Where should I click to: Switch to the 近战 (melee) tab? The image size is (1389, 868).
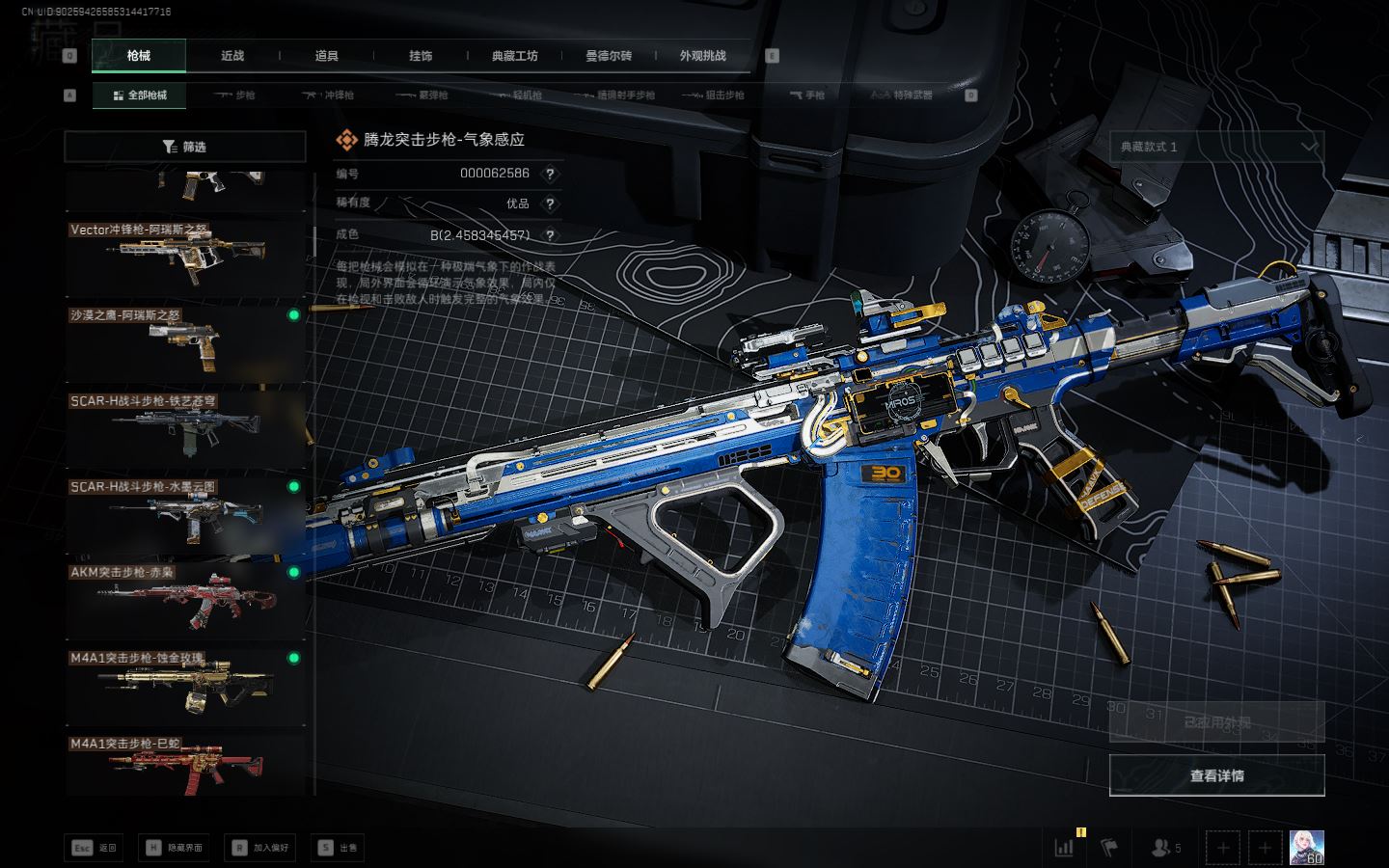pos(232,56)
